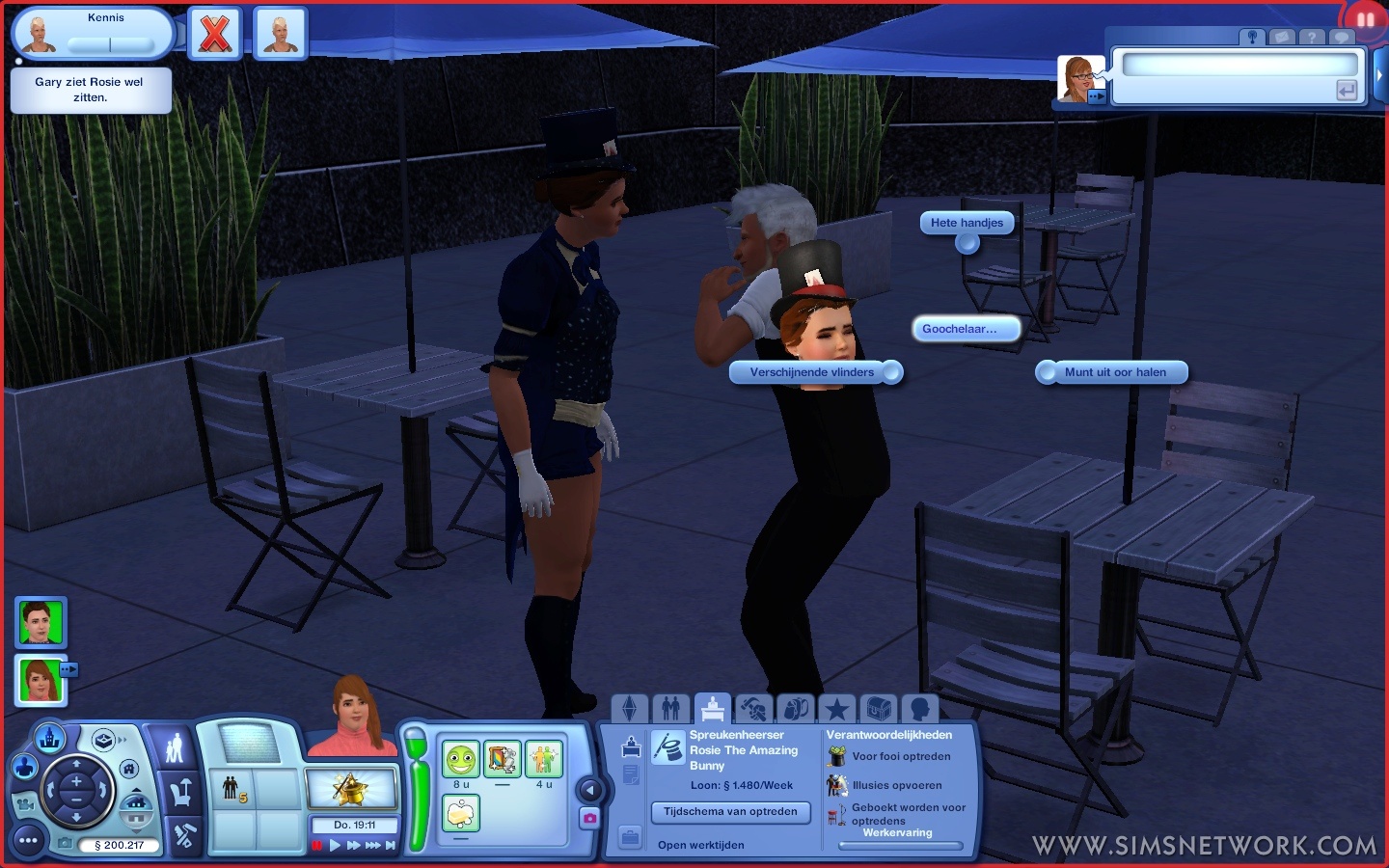Click the green happy face moodlet
1389x868 pixels.
(461, 759)
